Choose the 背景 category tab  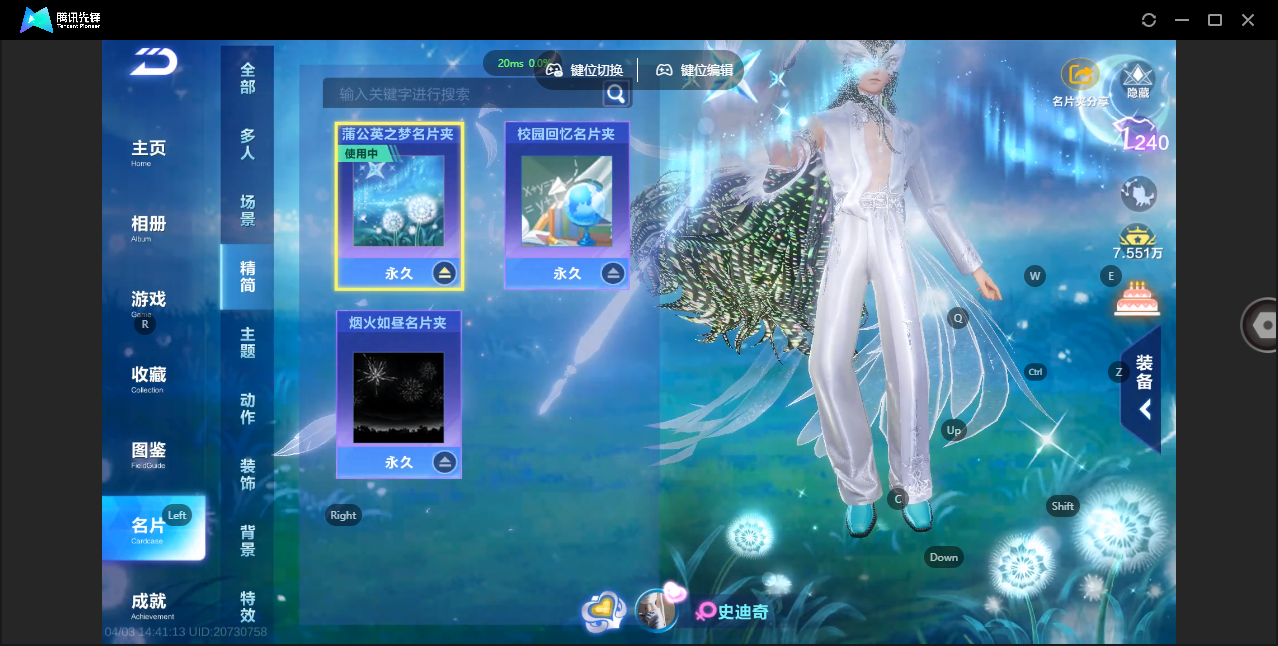pos(247,541)
